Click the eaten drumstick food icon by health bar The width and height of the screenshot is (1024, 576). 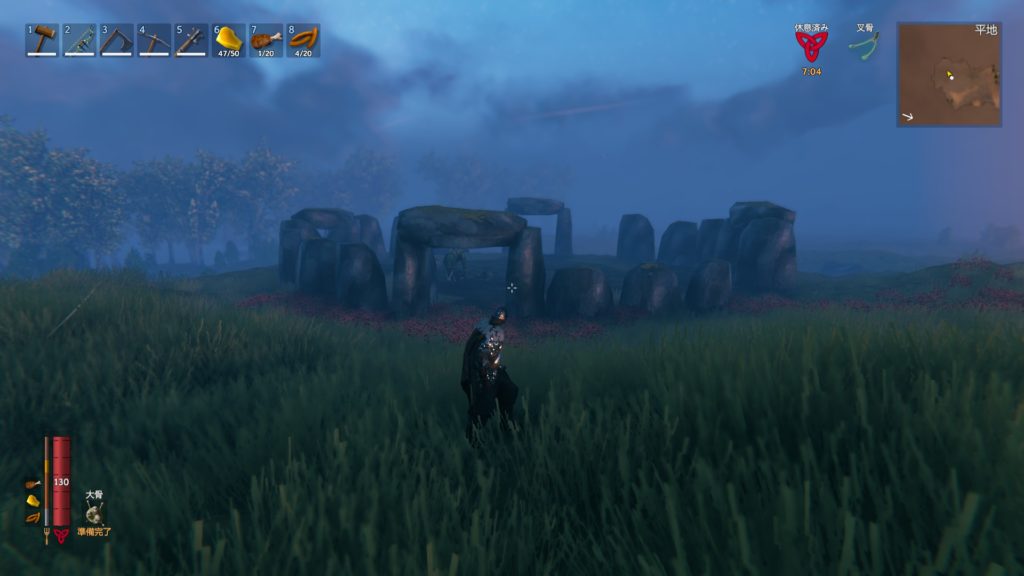pyautogui.click(x=33, y=484)
